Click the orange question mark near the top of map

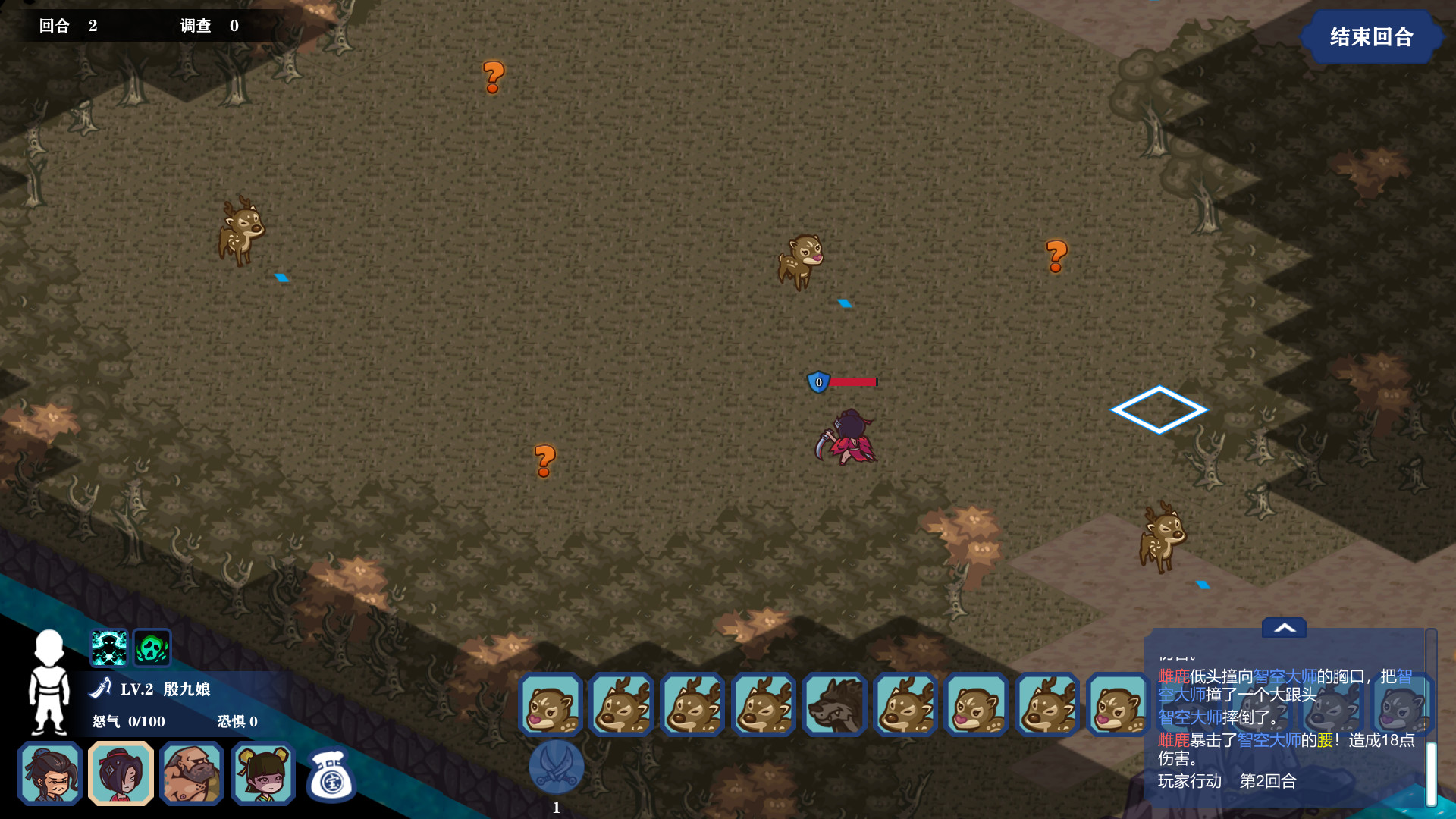tap(492, 76)
